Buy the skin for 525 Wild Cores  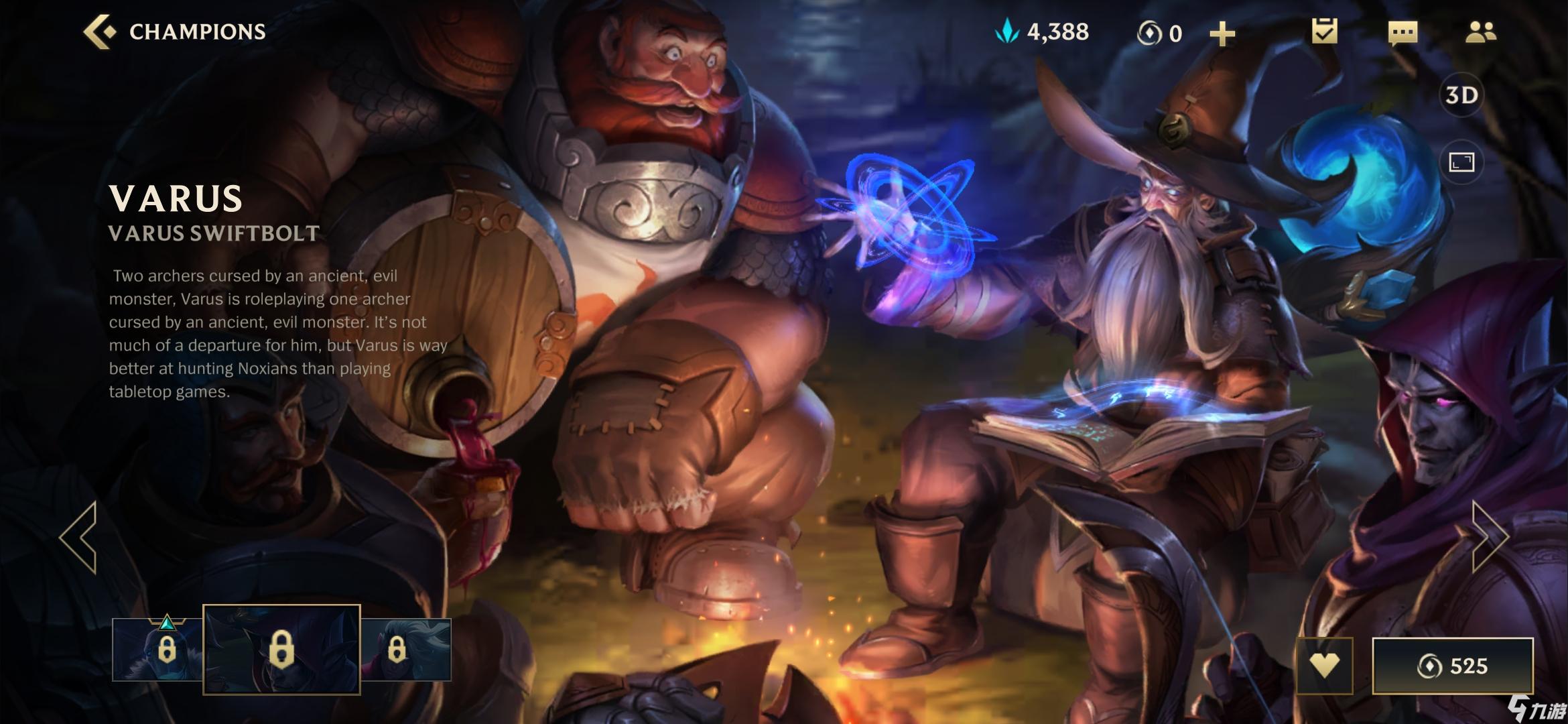pyautogui.click(x=1453, y=666)
